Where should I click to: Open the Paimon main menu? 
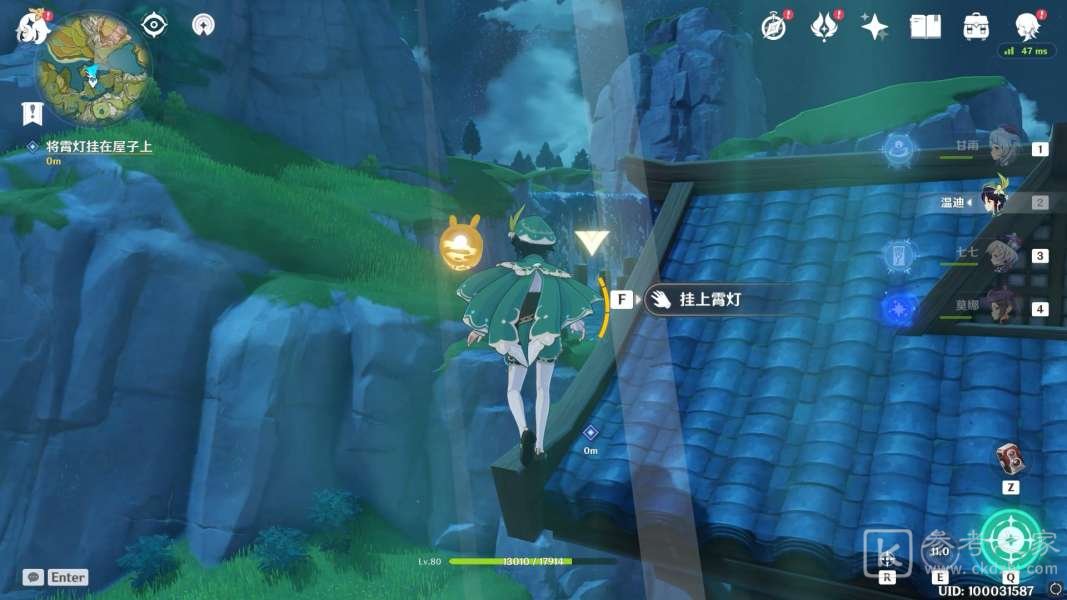coord(32,27)
